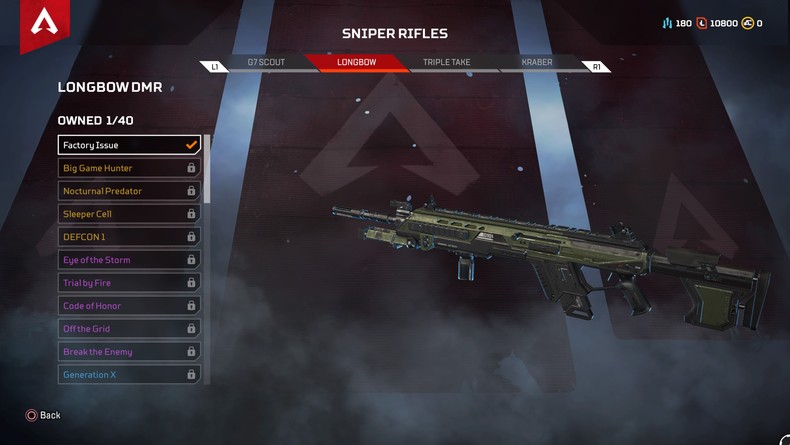Choose the Factory Issue skin

[129, 145]
